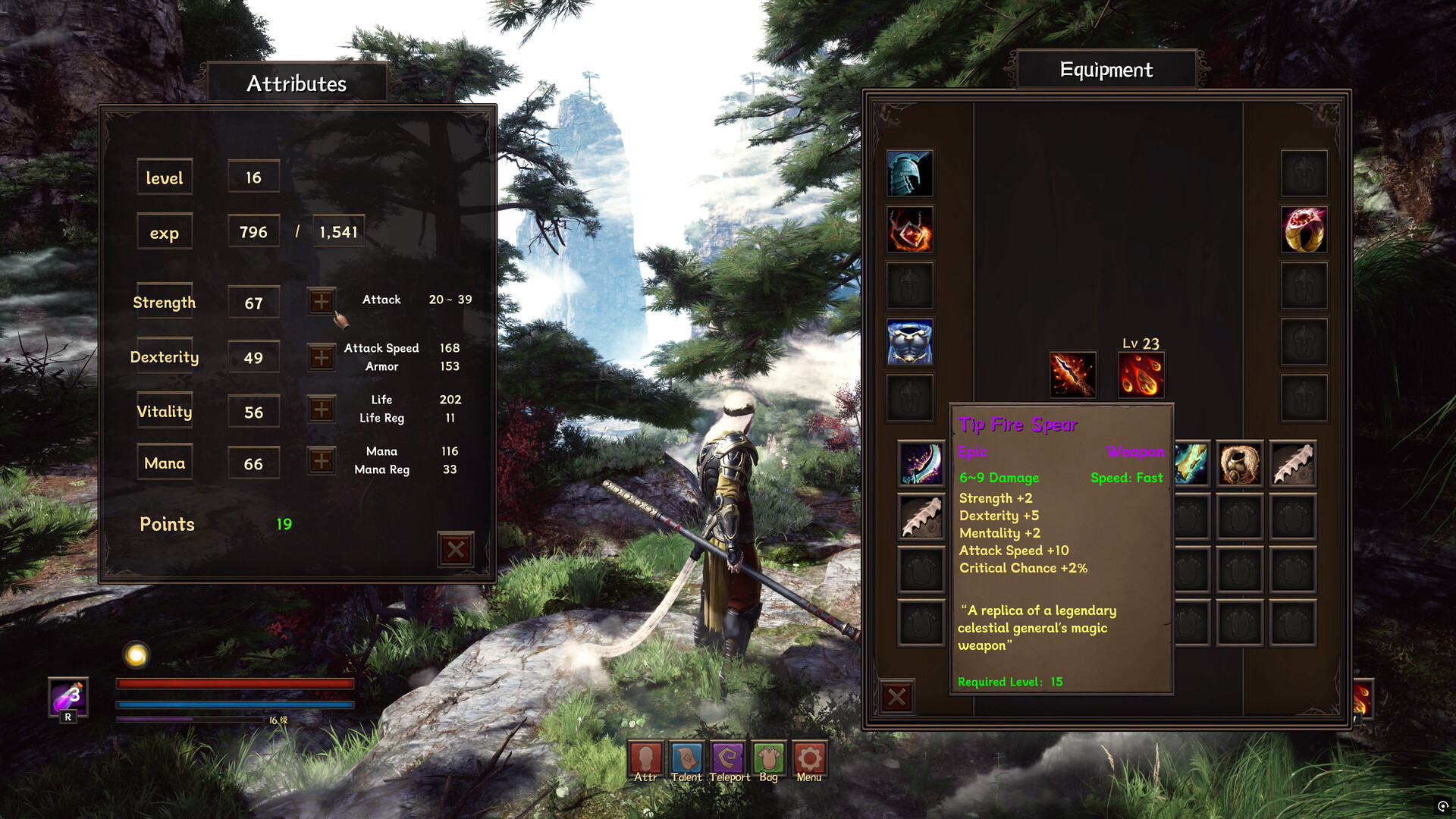Increase Dexterity with the plus button

click(322, 357)
